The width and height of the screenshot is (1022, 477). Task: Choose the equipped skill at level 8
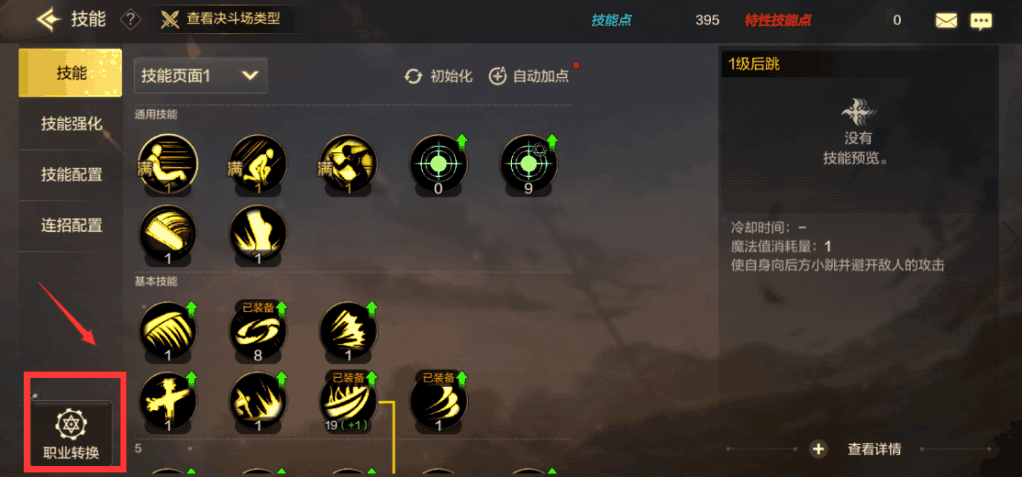tap(258, 332)
